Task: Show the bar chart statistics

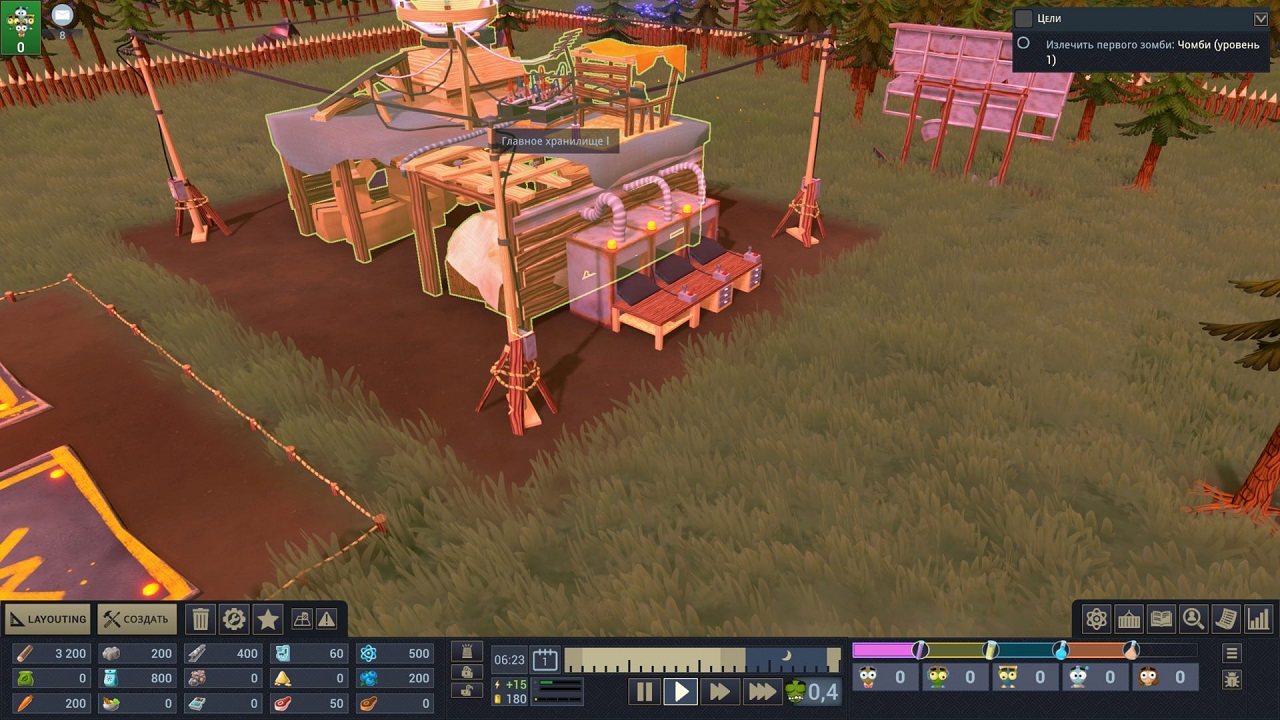Action: (x=1258, y=619)
